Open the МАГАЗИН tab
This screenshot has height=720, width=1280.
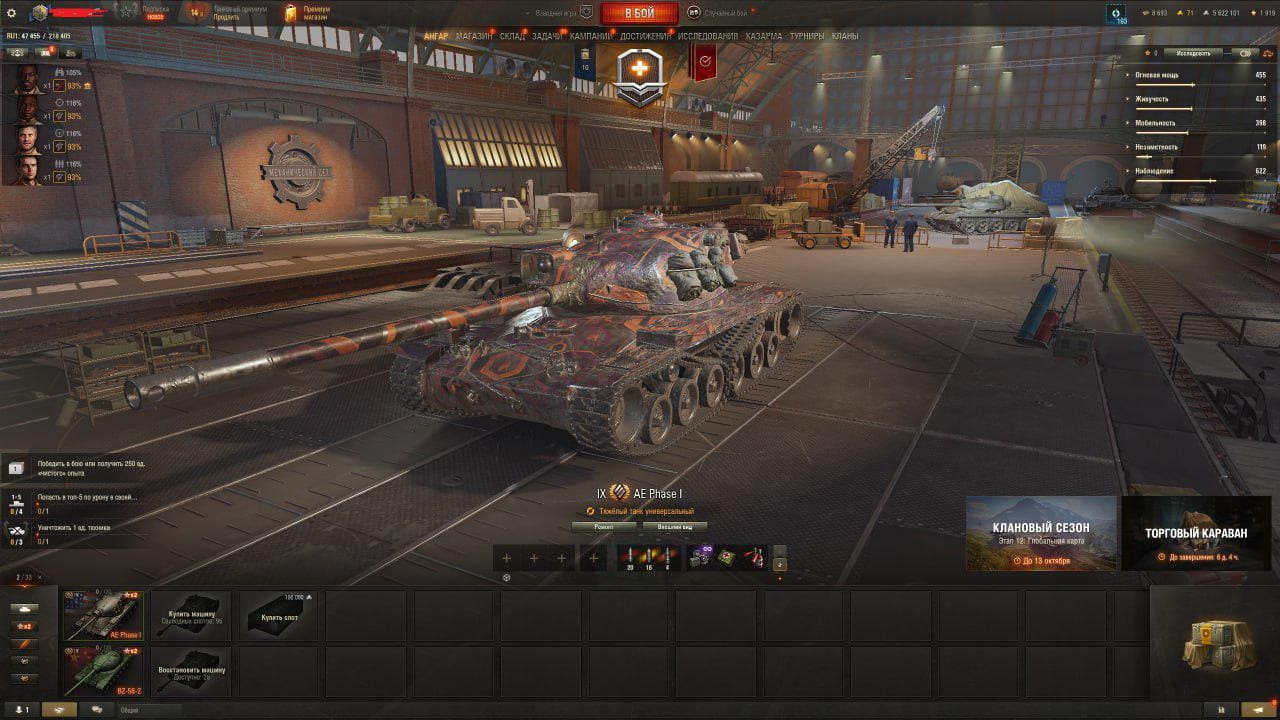[473, 36]
